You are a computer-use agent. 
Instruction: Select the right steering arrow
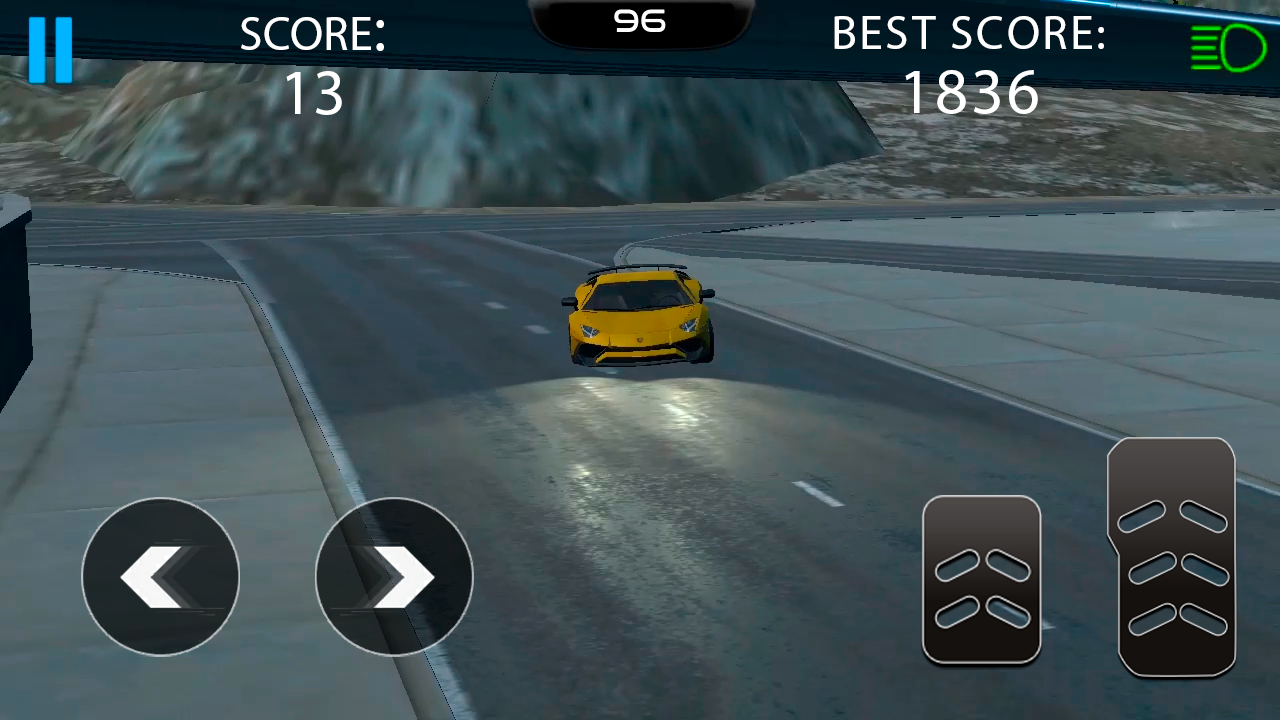[x=393, y=577]
